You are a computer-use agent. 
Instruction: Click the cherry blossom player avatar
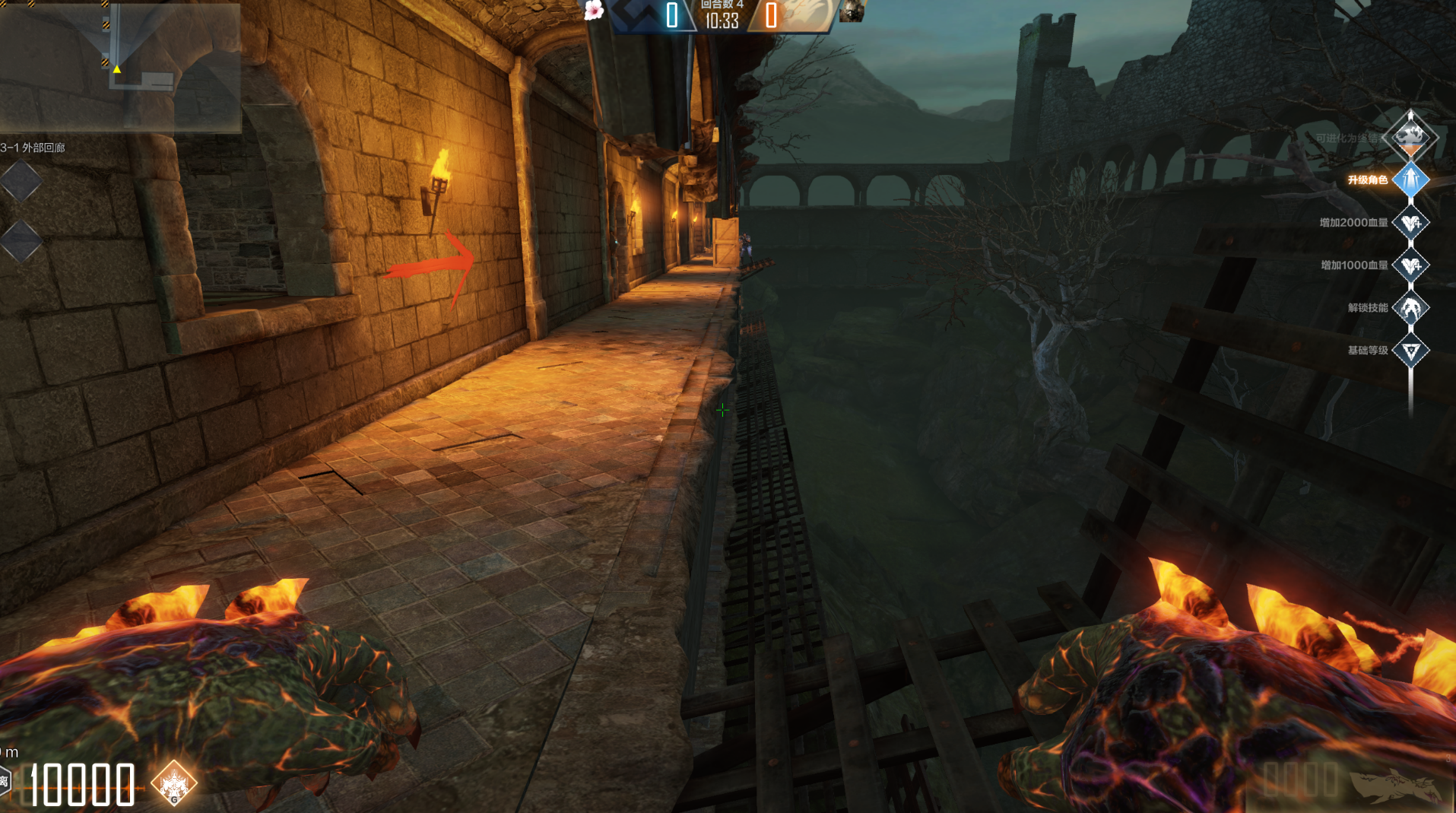(594, 10)
